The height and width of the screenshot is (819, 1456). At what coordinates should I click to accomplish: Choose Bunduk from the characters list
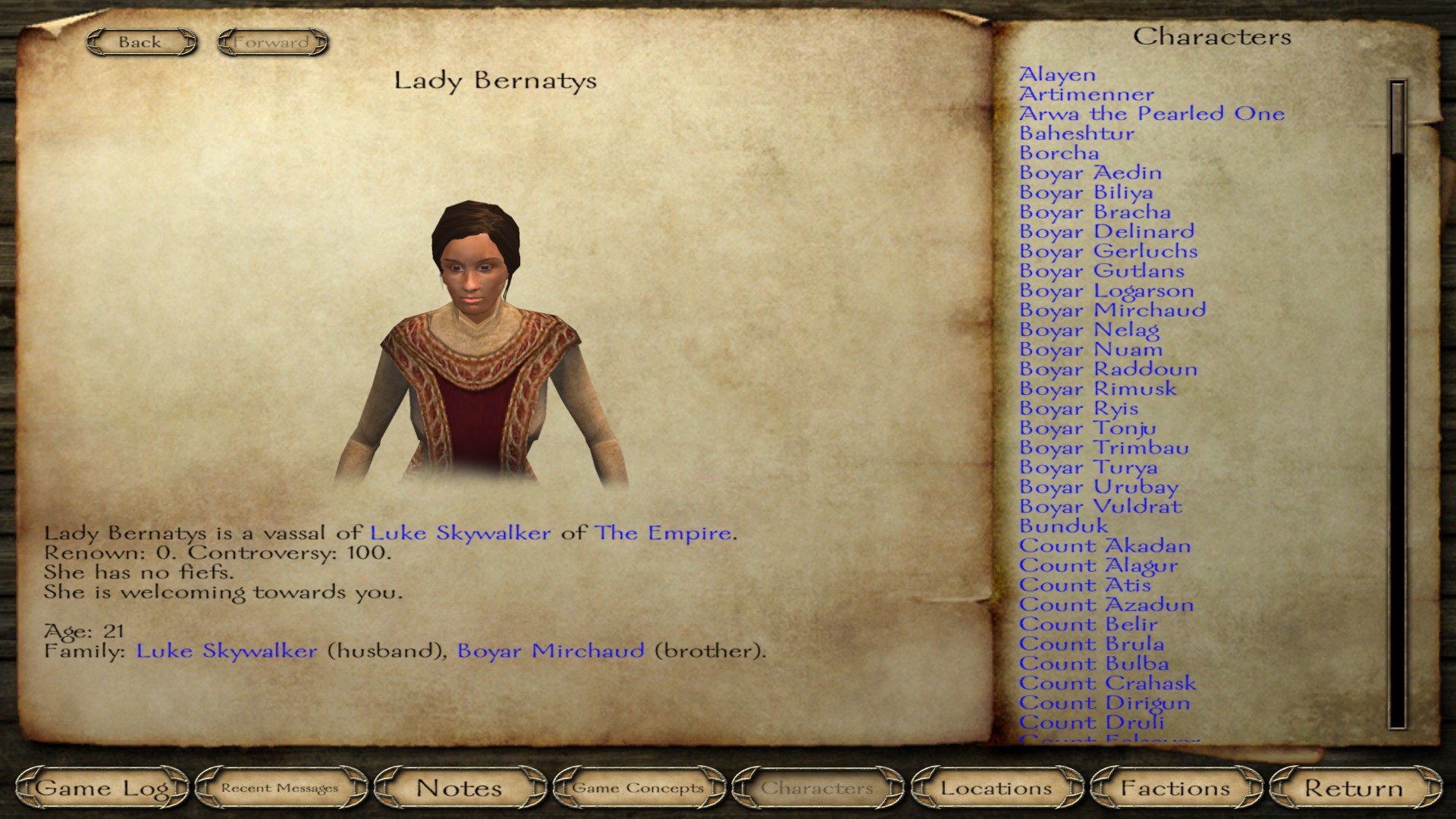[x=1063, y=526]
